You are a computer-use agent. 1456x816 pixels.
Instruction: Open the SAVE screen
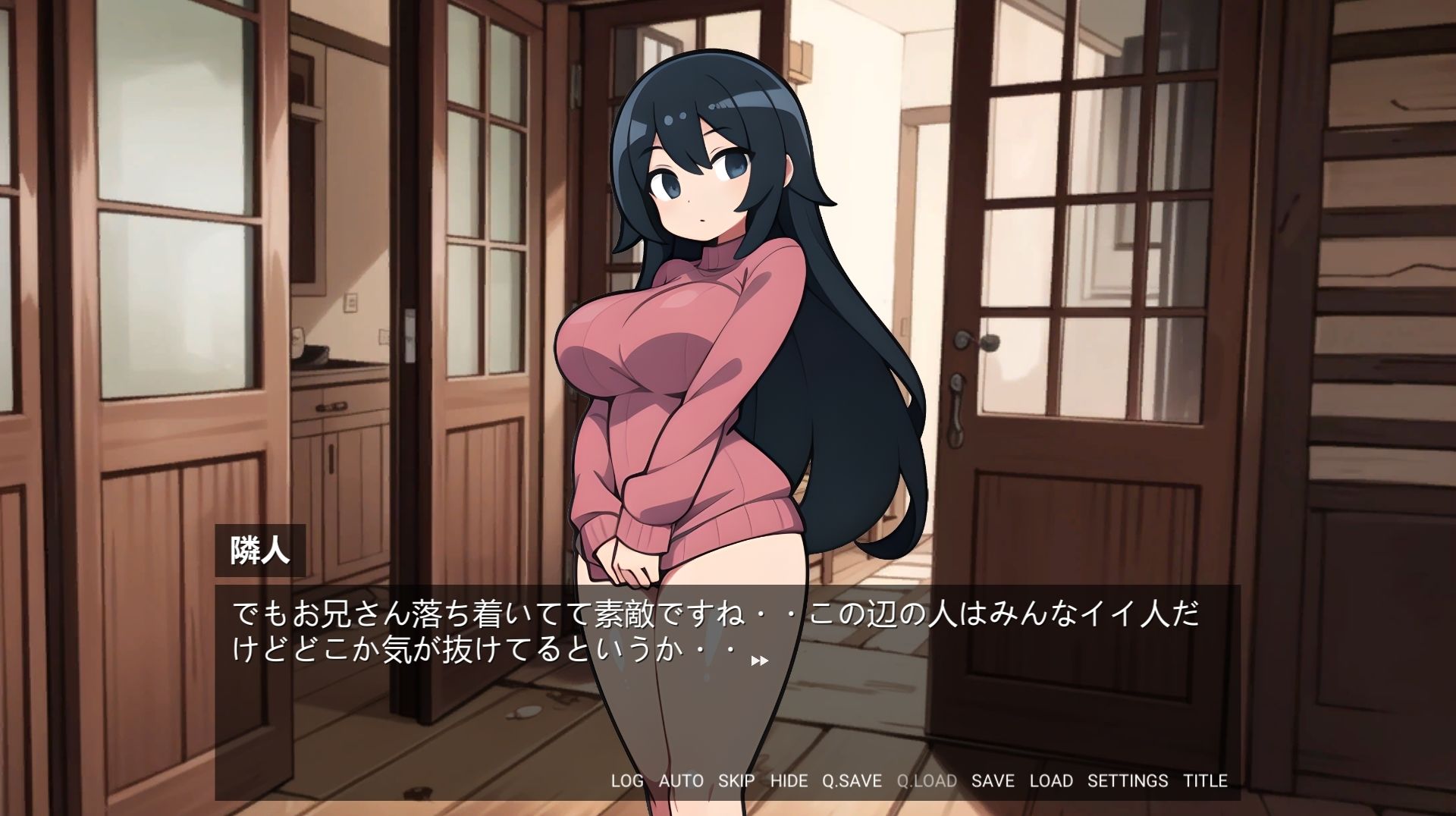click(993, 781)
